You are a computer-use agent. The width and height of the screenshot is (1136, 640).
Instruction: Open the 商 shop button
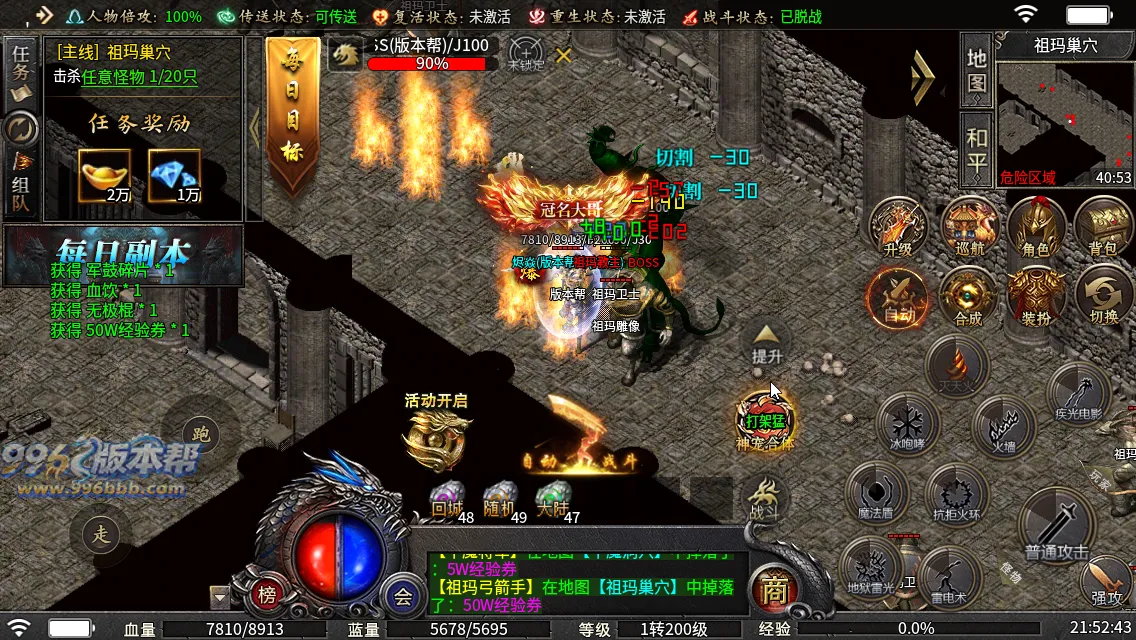click(772, 591)
